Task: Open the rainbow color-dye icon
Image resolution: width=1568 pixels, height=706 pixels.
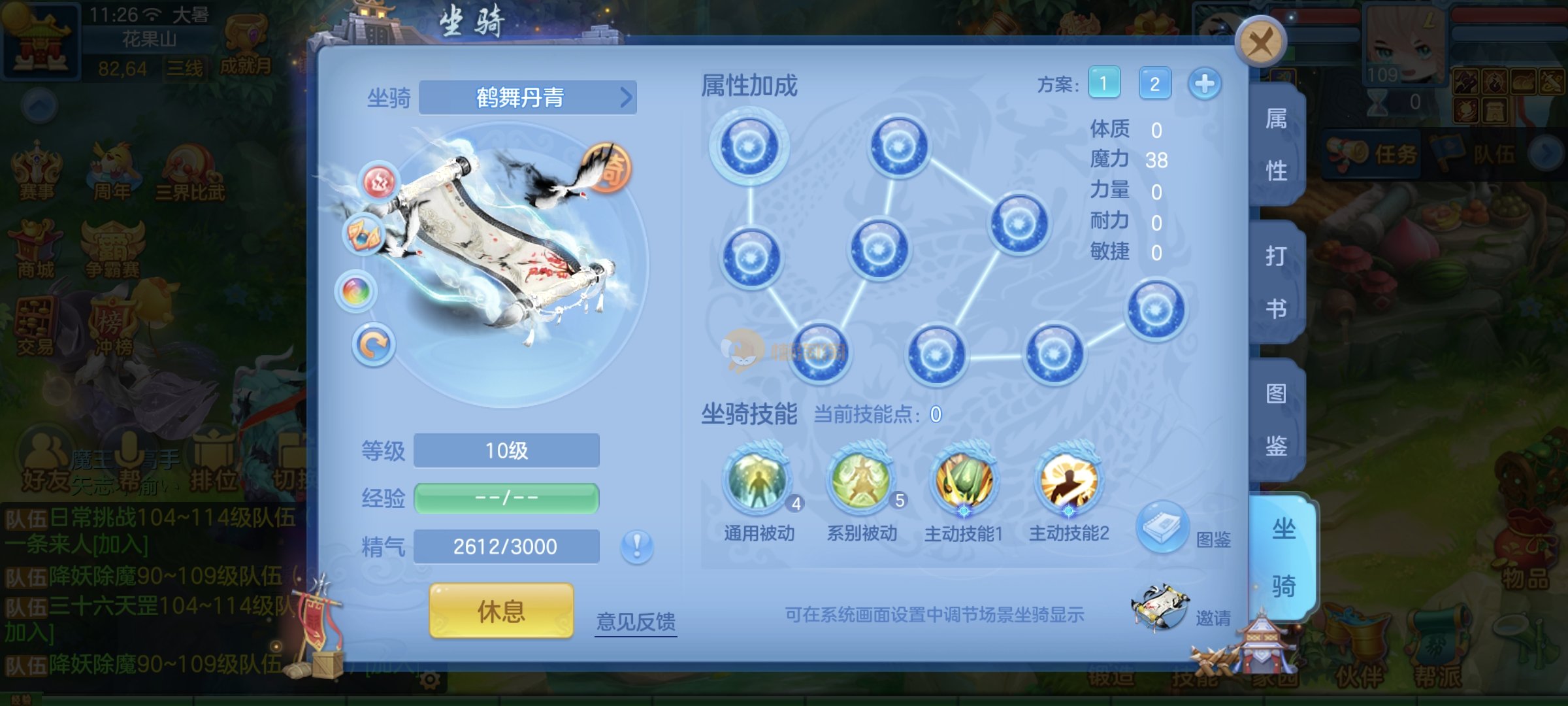Action: 356,291
